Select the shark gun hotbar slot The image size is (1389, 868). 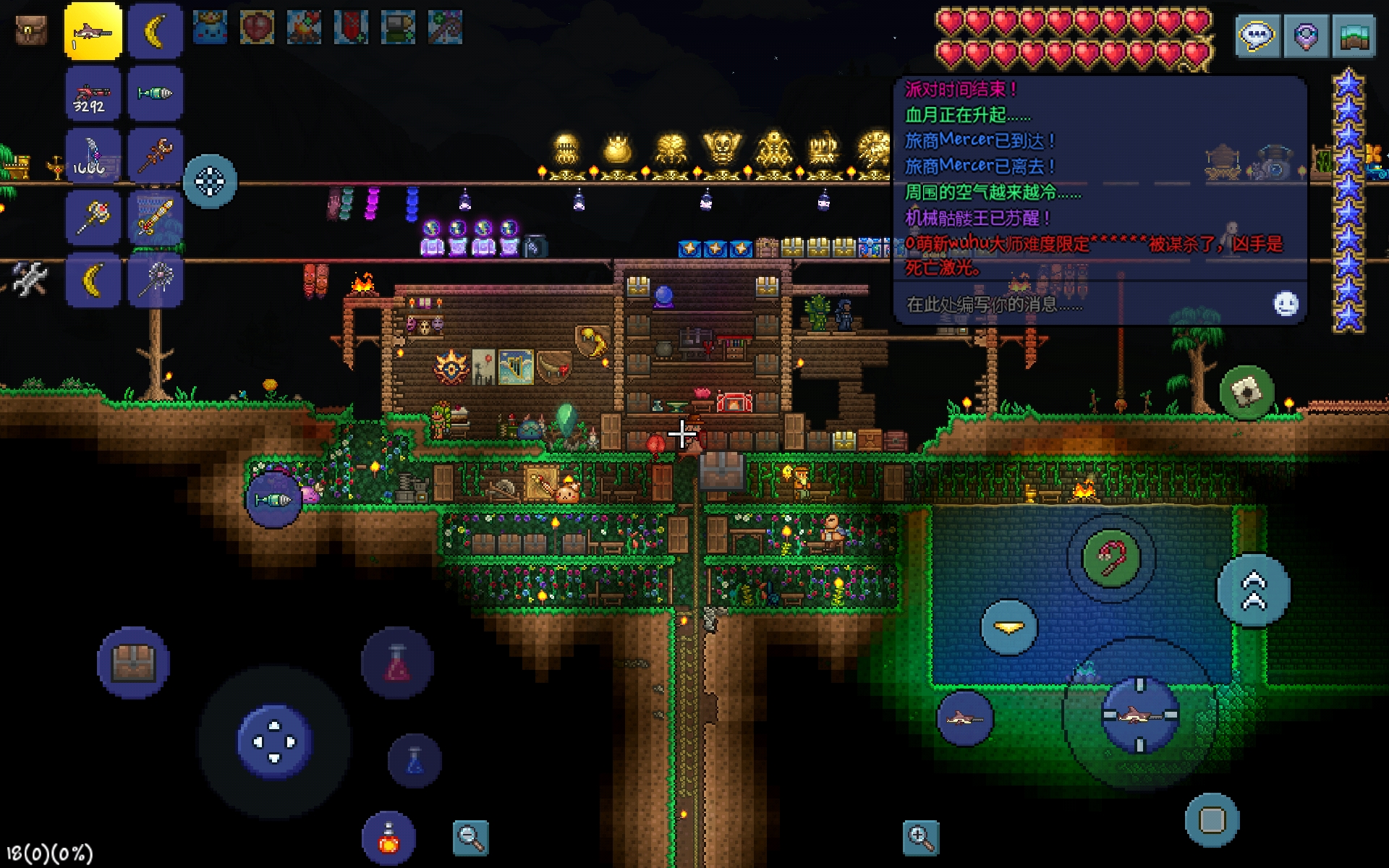pos(93,31)
